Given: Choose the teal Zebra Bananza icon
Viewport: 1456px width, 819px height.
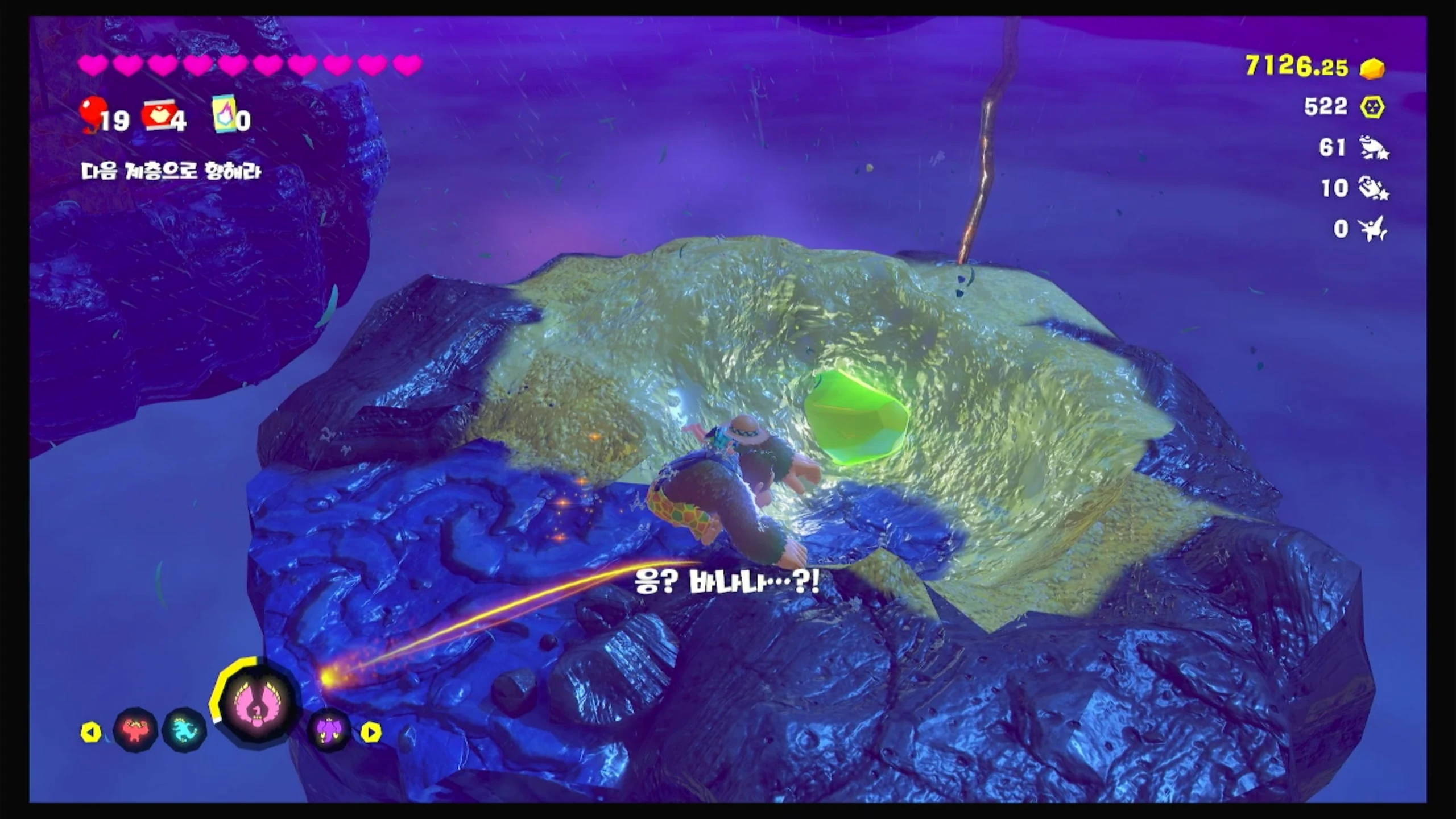Looking at the screenshot, I should pyautogui.click(x=184, y=730).
